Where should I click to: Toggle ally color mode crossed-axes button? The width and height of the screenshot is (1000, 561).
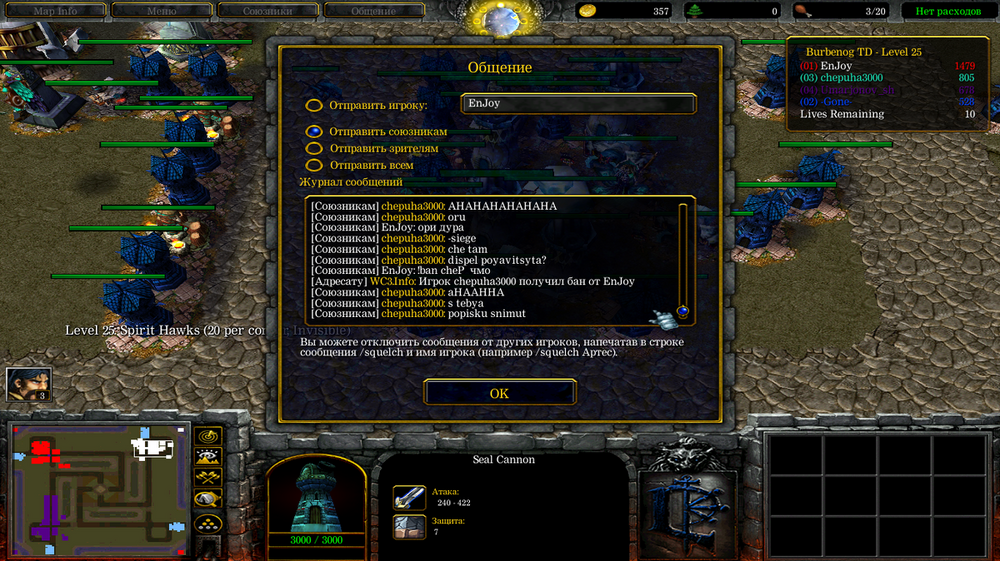tap(208, 478)
